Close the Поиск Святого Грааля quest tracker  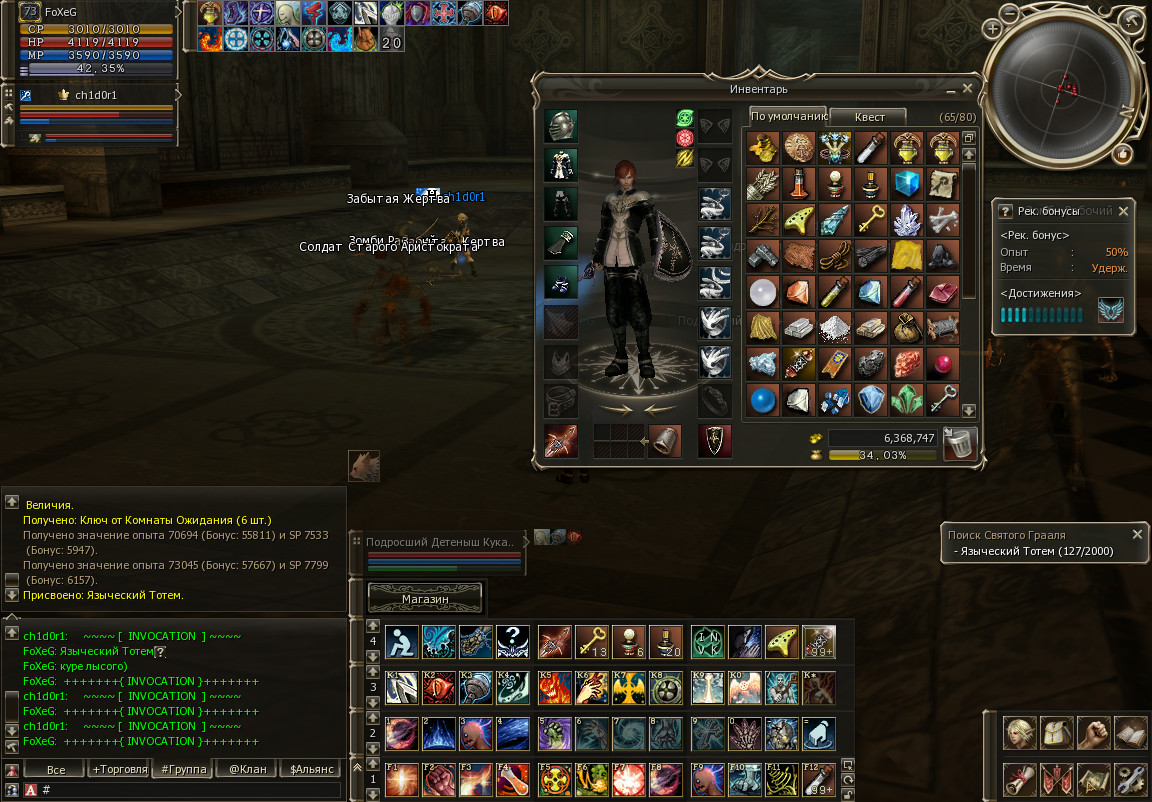point(1133,535)
